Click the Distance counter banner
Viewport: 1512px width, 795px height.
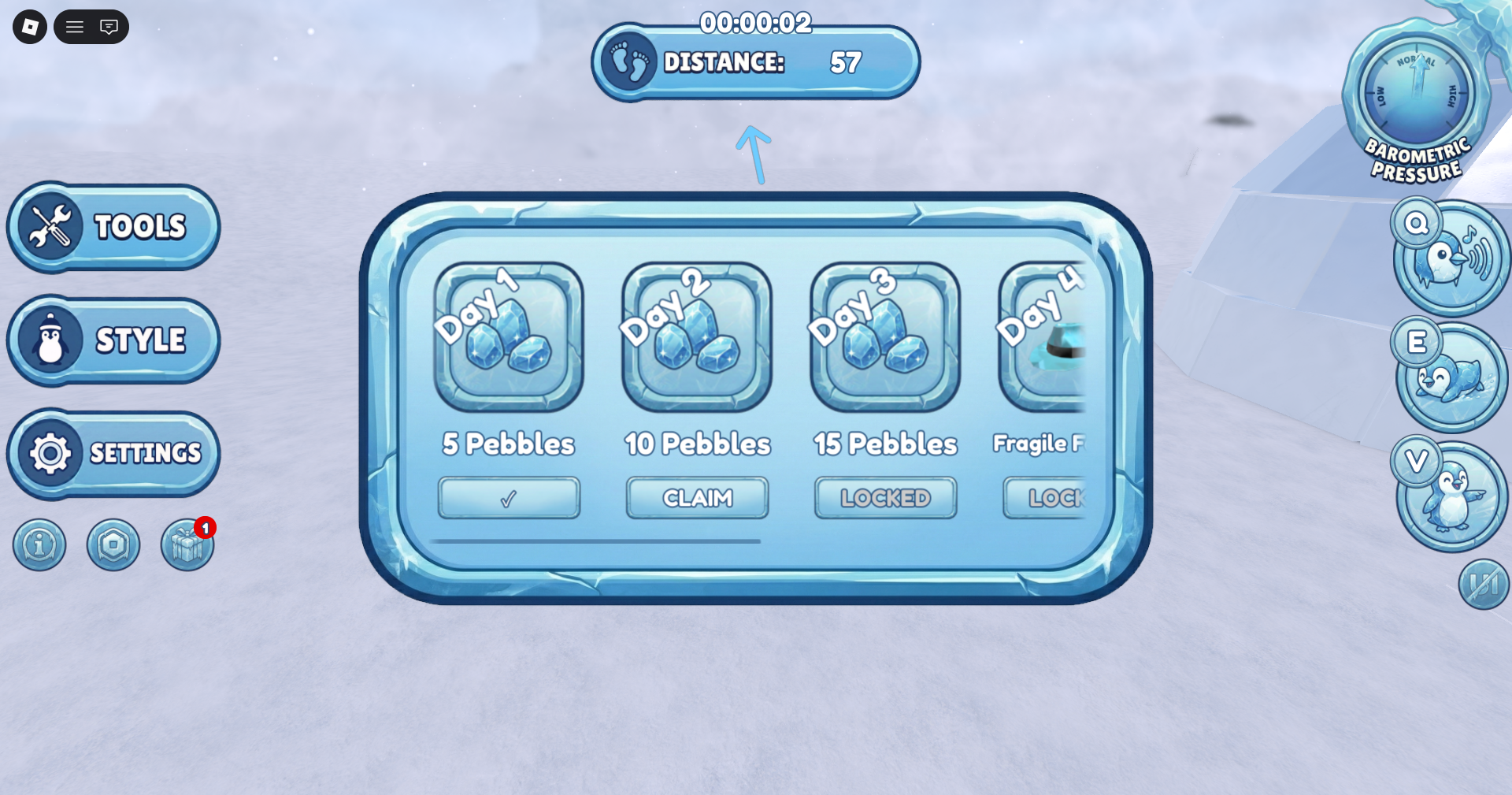tap(755, 63)
